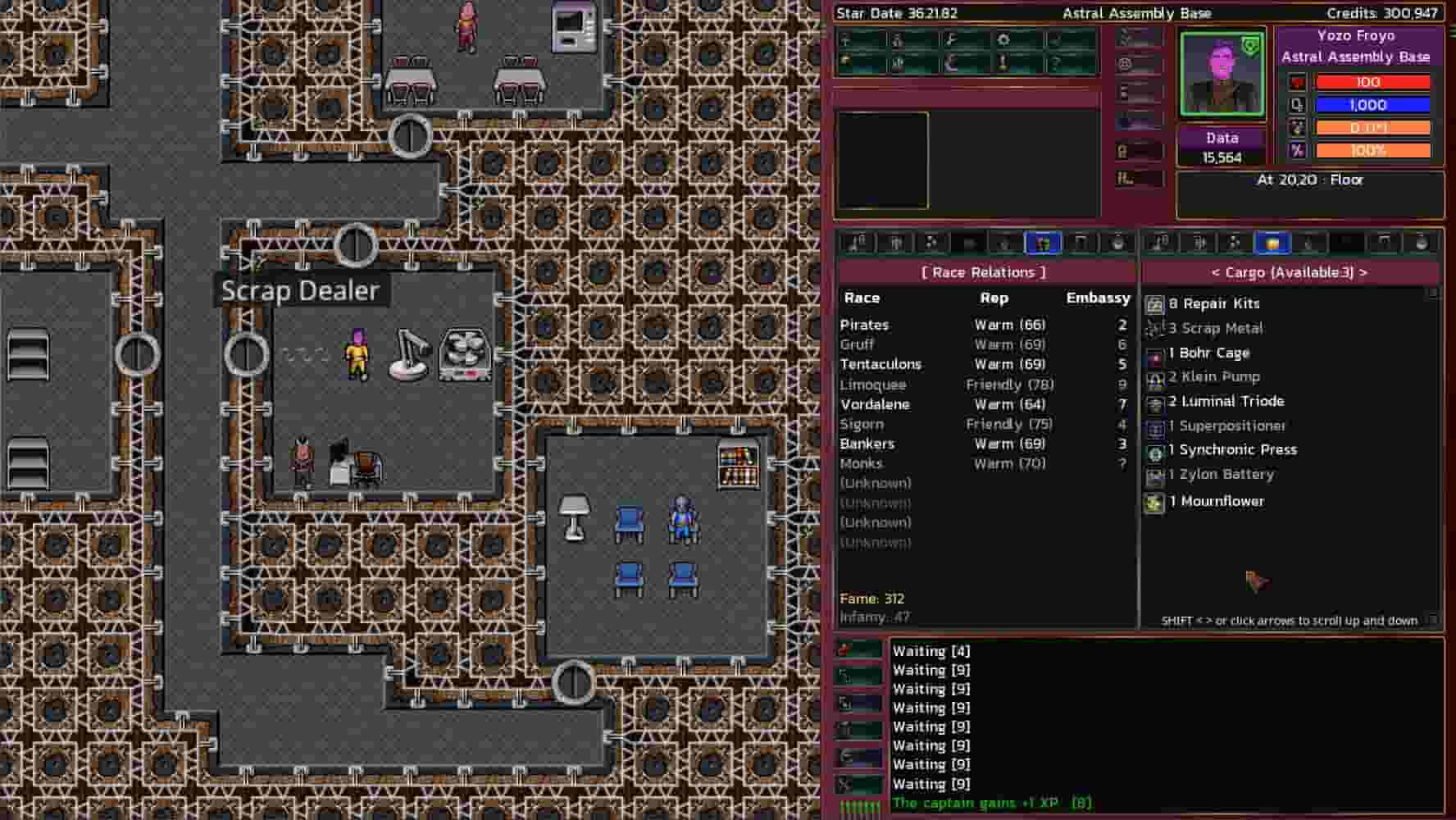
Task: Click the Data 15,564 display panel
Action: pyautogui.click(x=1222, y=148)
